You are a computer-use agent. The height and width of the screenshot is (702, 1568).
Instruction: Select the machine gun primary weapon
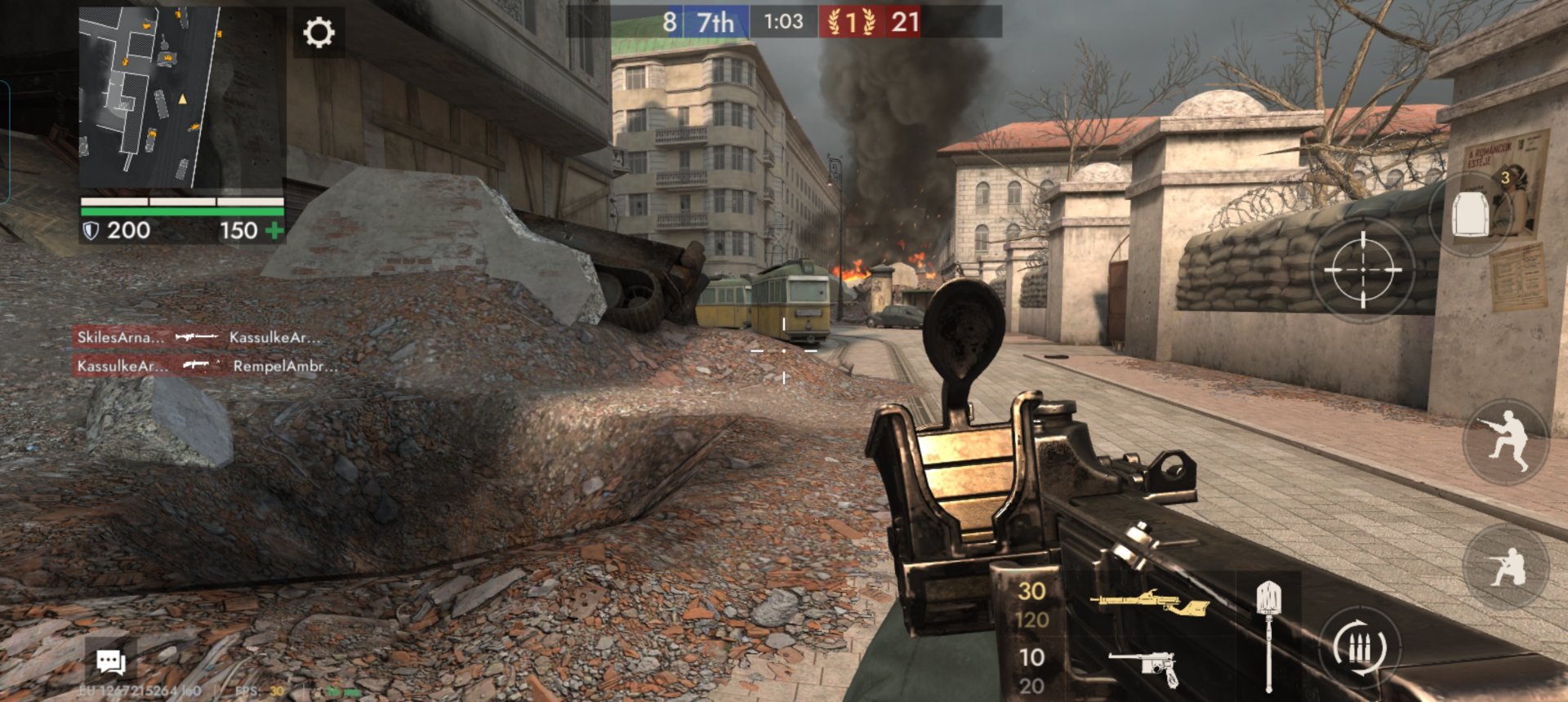pyautogui.click(x=1148, y=604)
